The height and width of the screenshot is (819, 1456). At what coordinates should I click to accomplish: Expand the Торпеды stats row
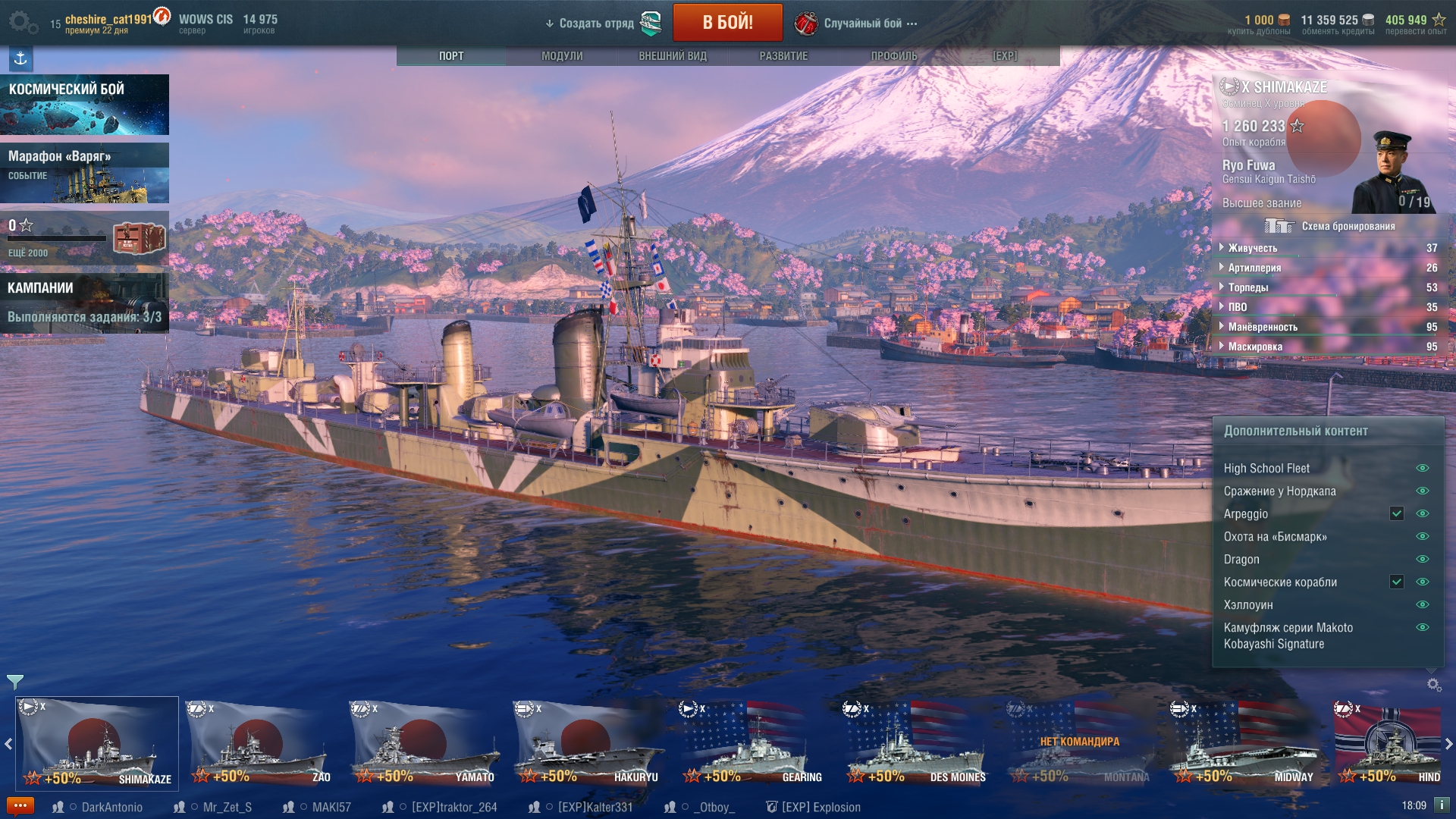[1247, 287]
